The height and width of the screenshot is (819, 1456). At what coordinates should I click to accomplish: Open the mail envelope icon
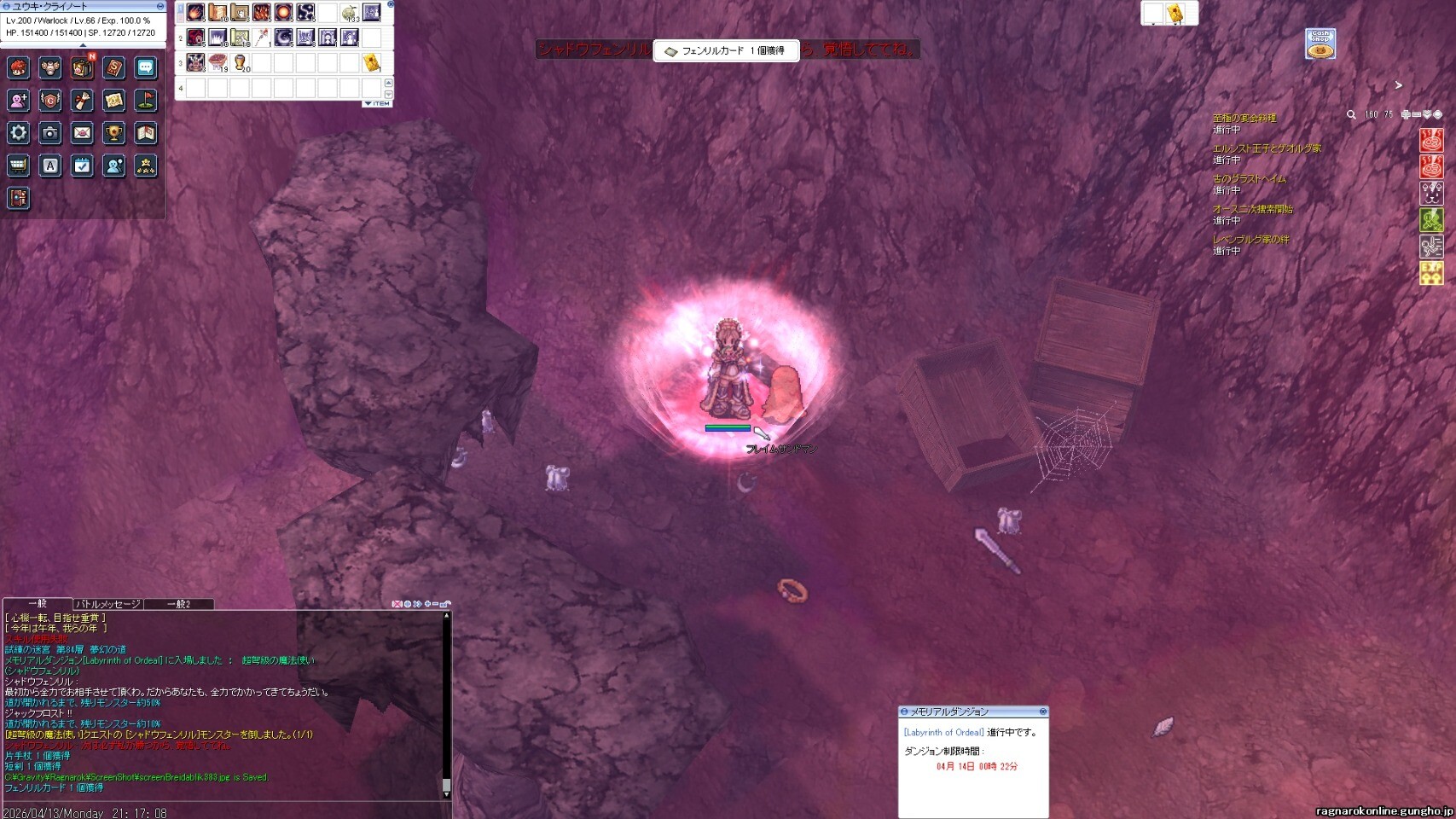point(82,133)
